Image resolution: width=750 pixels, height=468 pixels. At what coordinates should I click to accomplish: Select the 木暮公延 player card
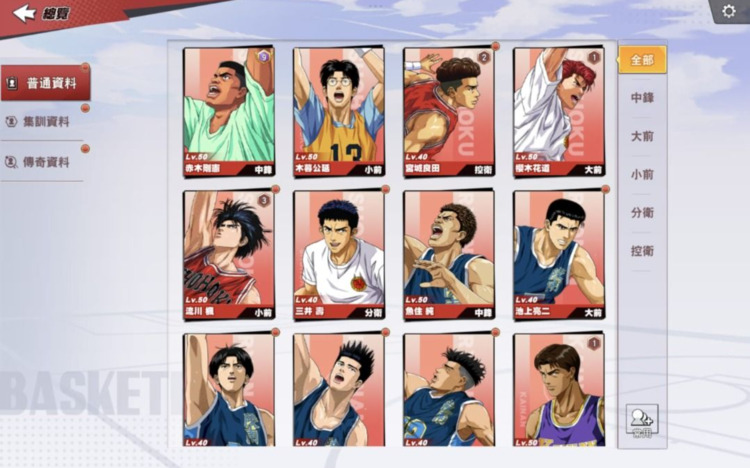[339, 111]
